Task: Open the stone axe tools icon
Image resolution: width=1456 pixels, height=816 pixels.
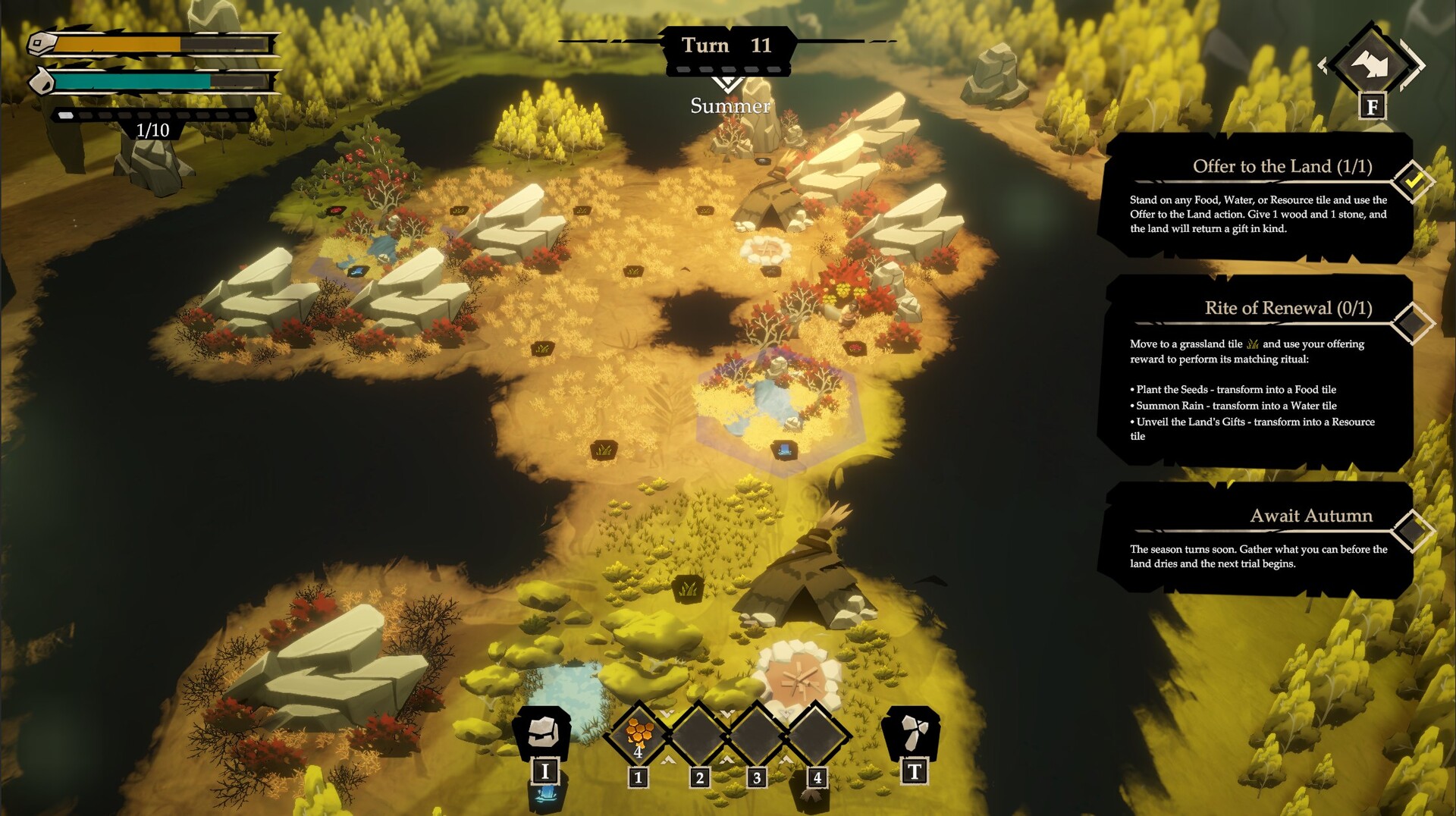Action: [913, 733]
